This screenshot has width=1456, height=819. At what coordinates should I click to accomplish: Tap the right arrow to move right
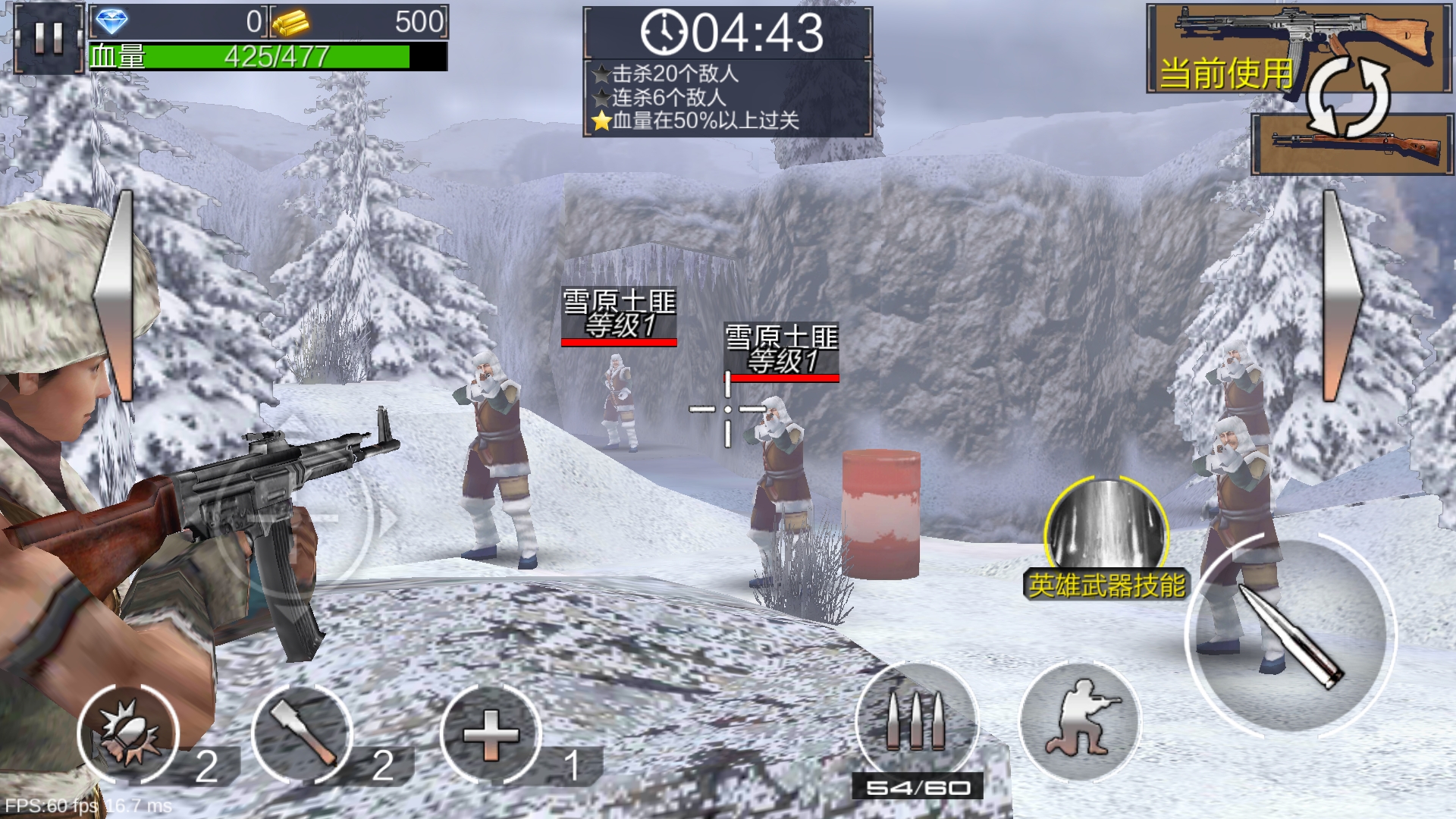point(1341,296)
